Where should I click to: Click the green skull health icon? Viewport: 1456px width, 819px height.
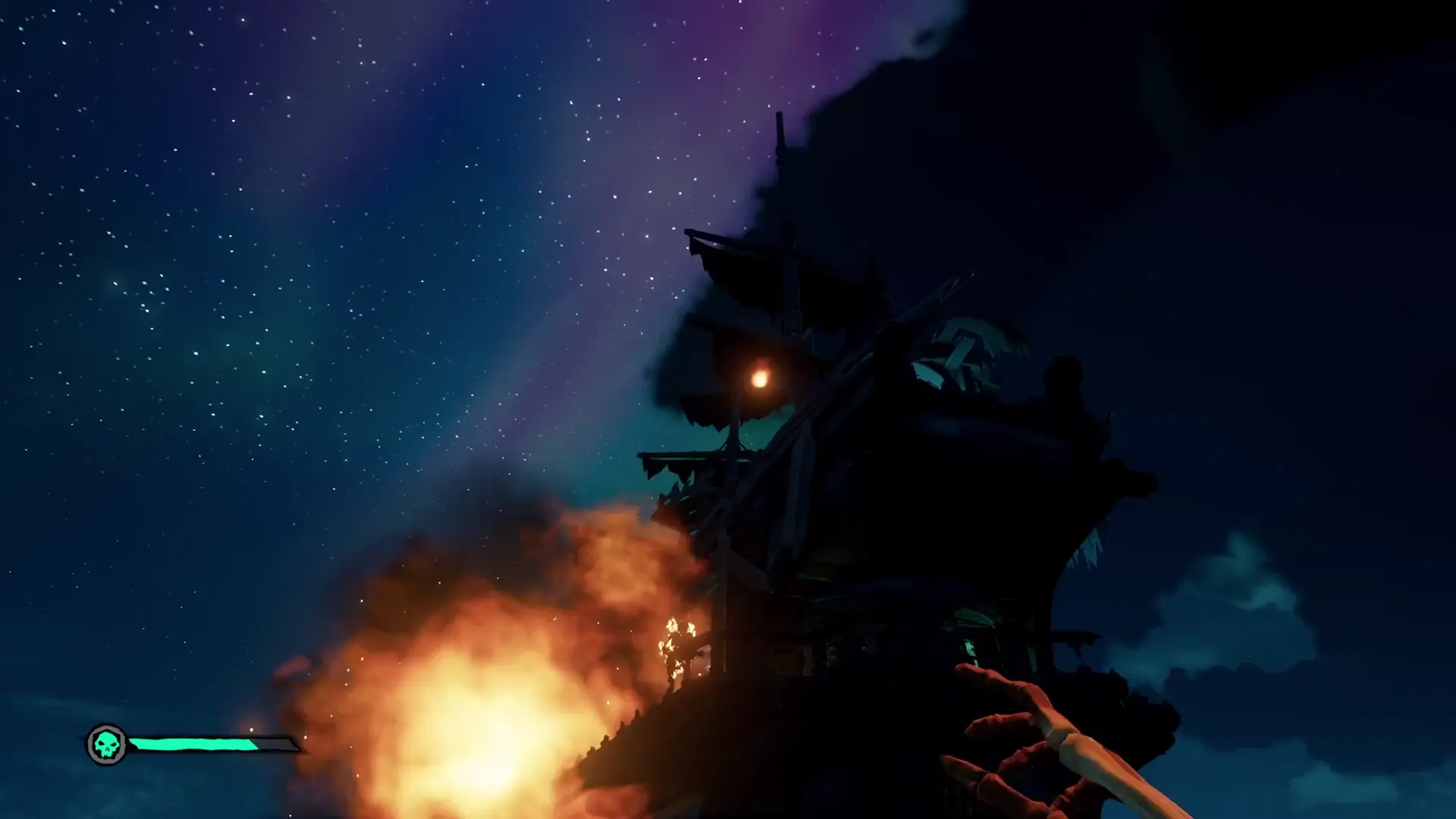point(106,745)
